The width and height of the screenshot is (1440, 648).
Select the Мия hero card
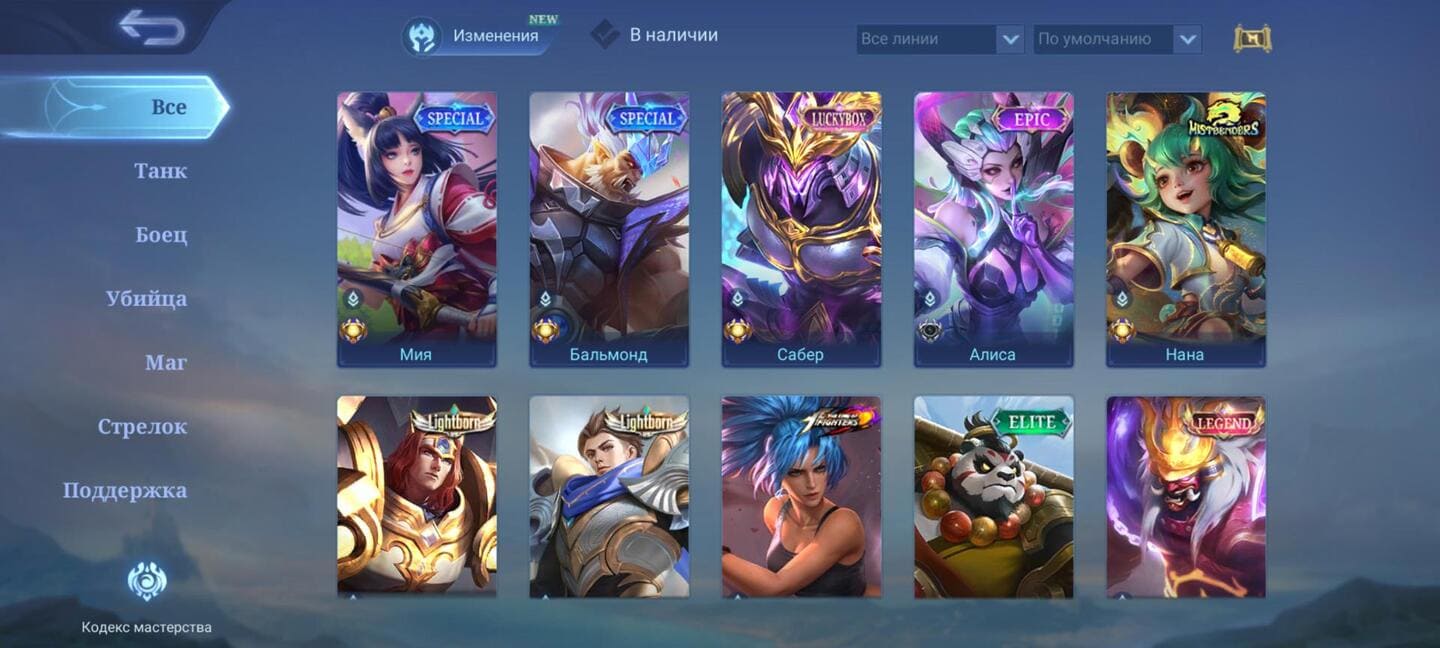click(416, 229)
